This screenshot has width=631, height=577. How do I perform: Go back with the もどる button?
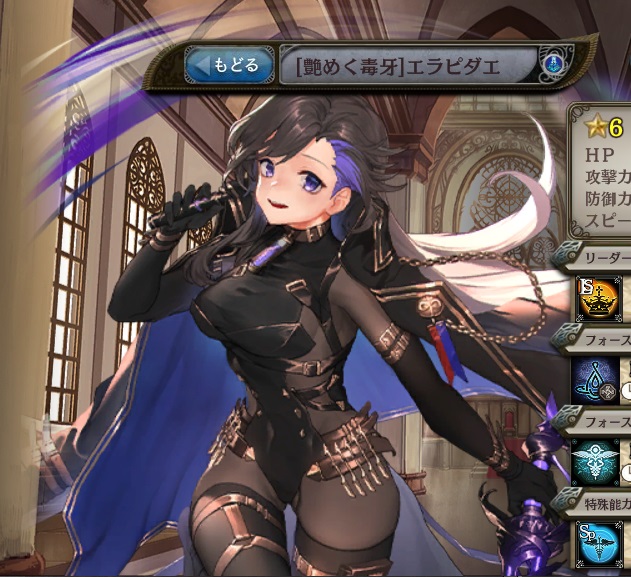coord(228,67)
